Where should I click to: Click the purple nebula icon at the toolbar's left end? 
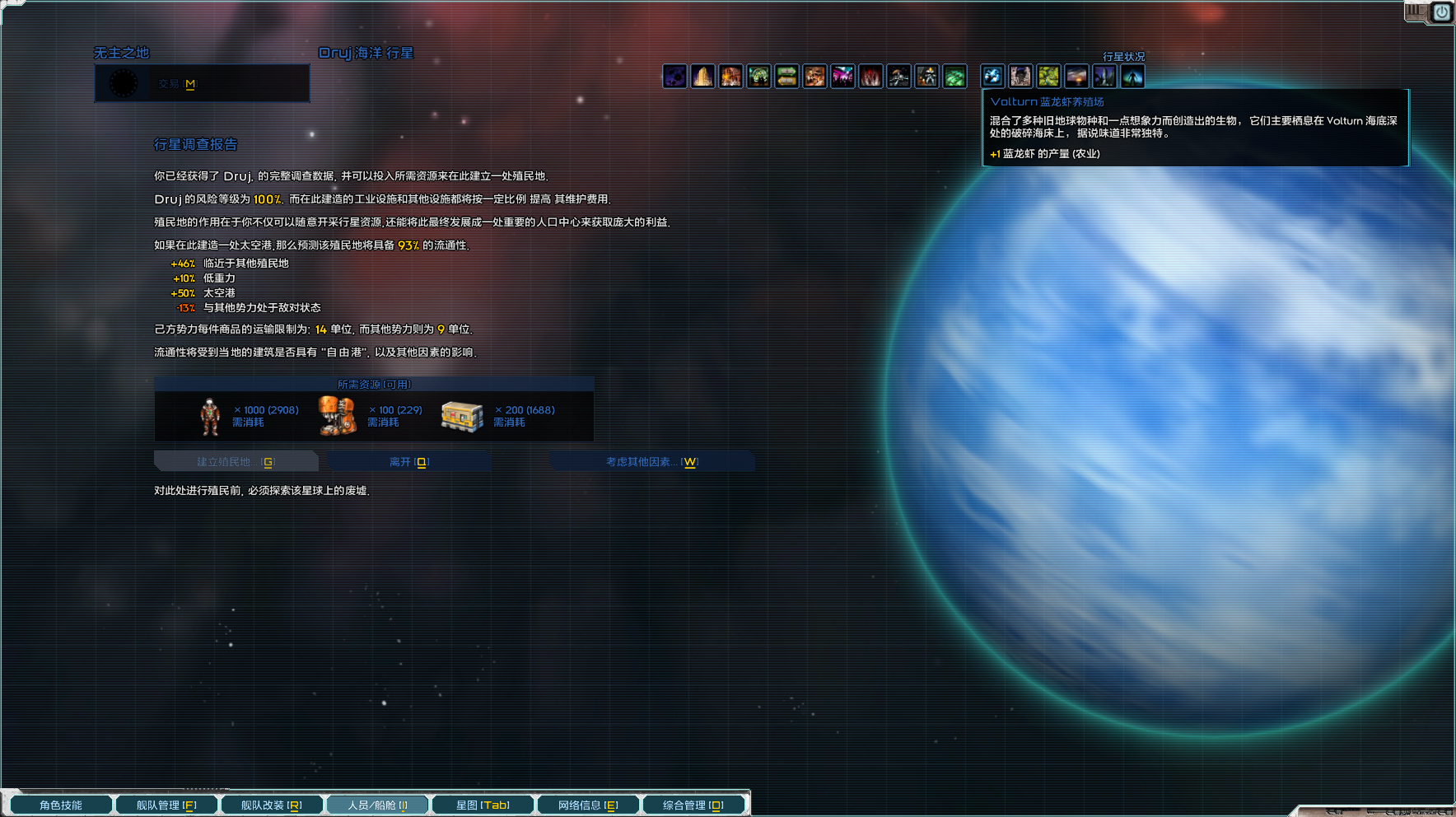click(675, 77)
